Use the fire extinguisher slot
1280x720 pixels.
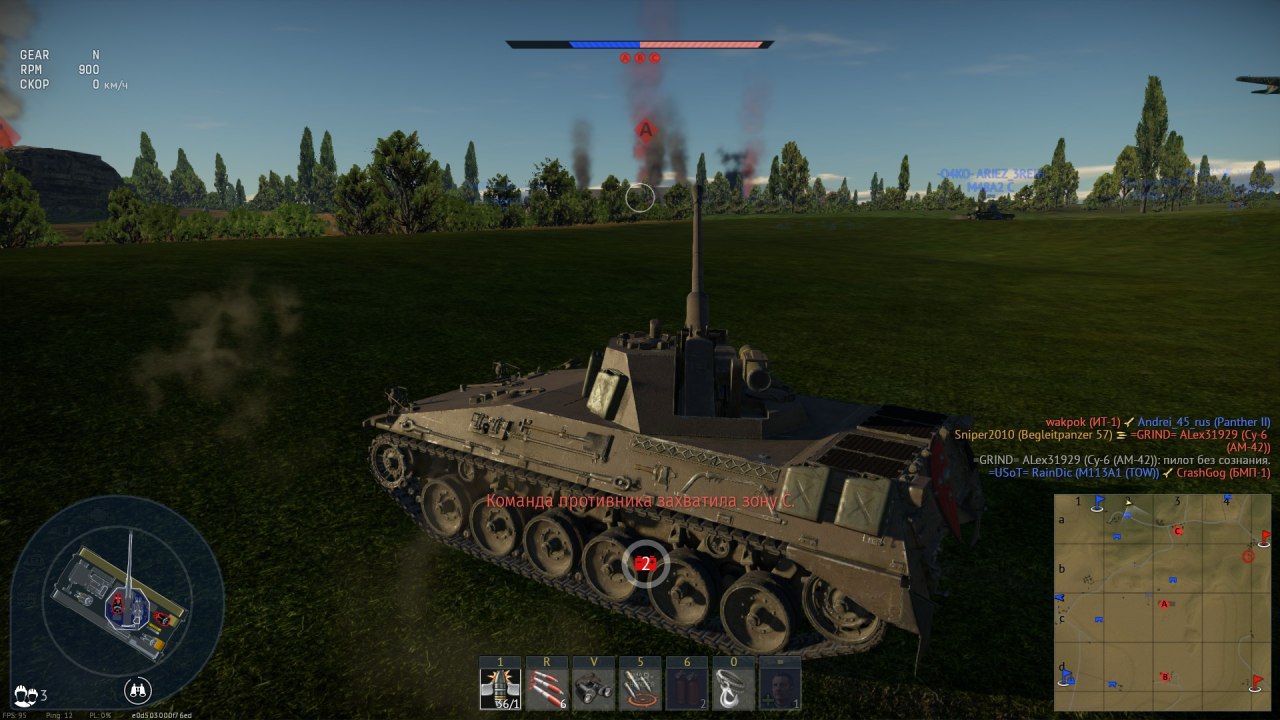(687, 689)
